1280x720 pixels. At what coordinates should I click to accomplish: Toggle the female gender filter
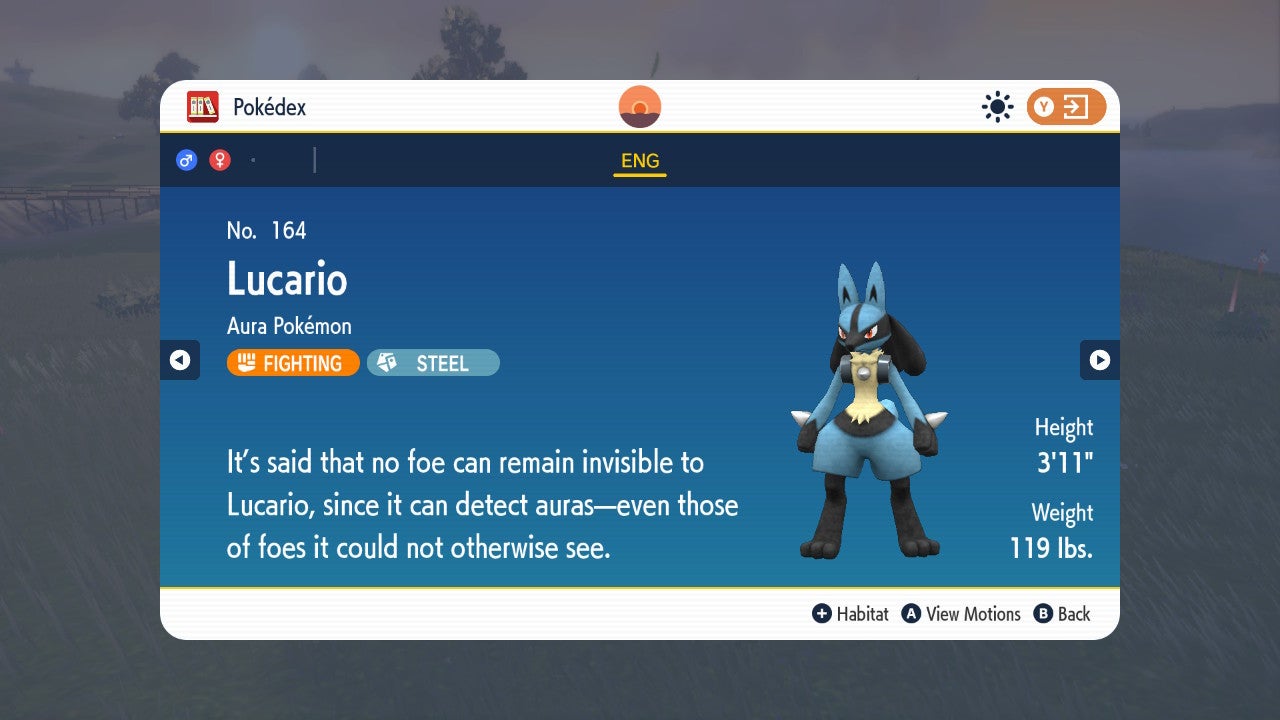[x=219, y=159]
